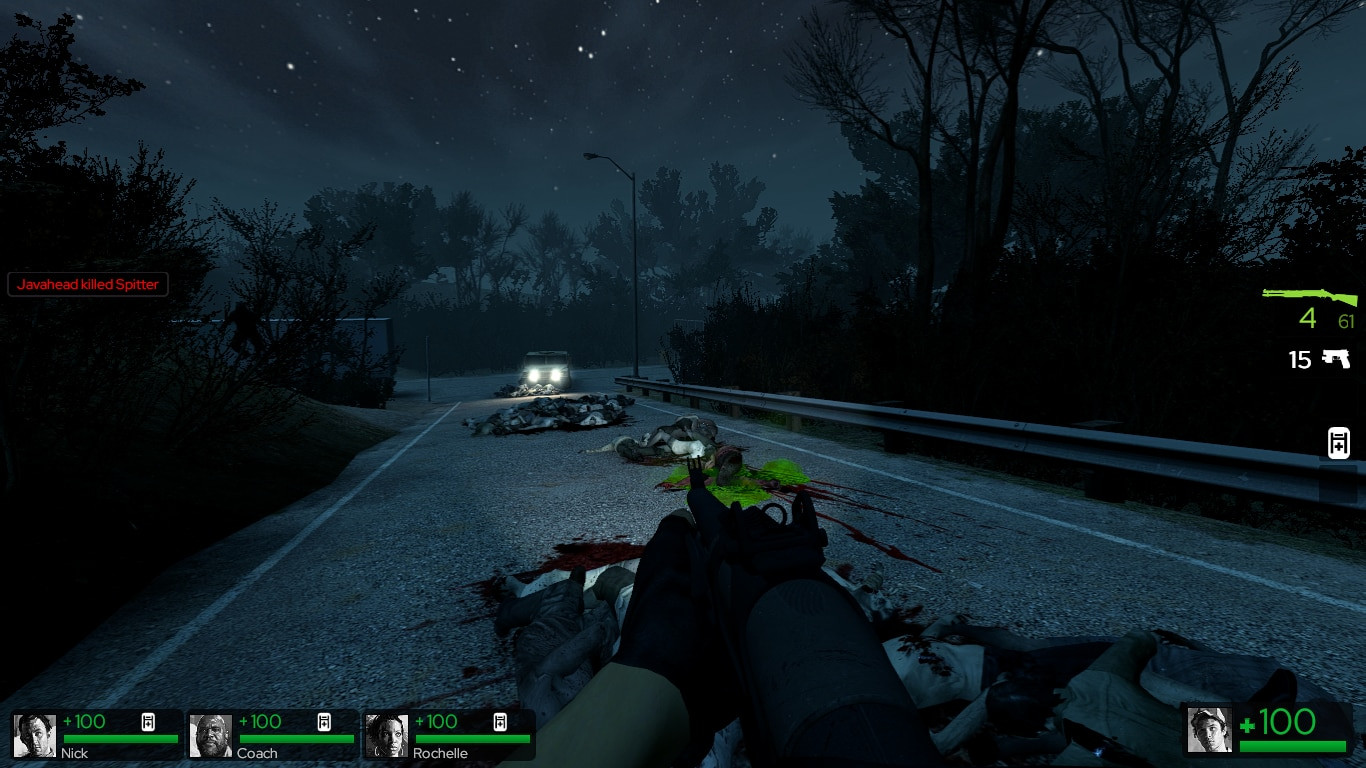Image resolution: width=1366 pixels, height=768 pixels.
Task: Click the pistol silhouette next to the 15 count
Action: [1337, 359]
